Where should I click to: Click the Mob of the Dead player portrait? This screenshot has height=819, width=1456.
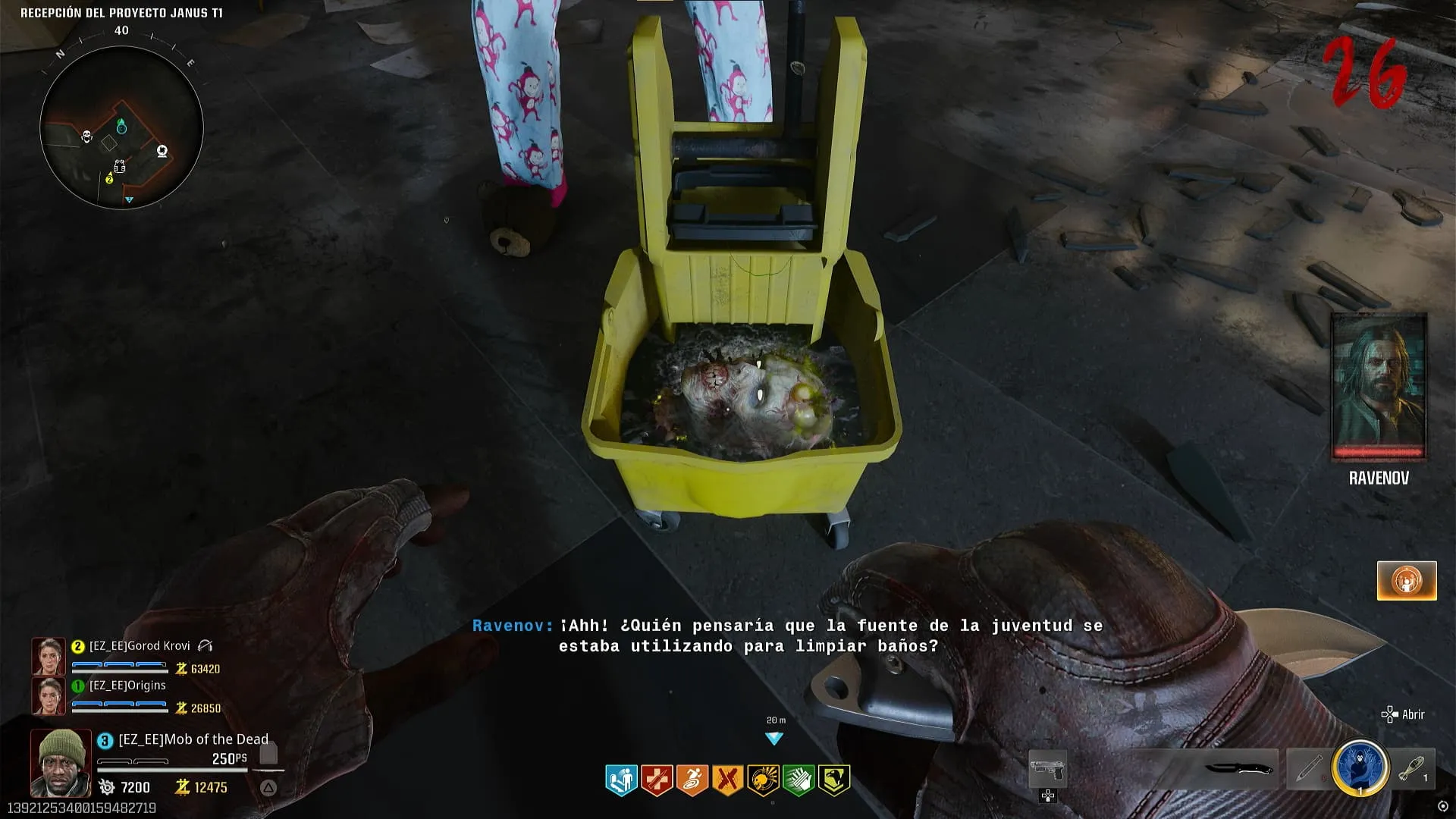[x=61, y=762]
